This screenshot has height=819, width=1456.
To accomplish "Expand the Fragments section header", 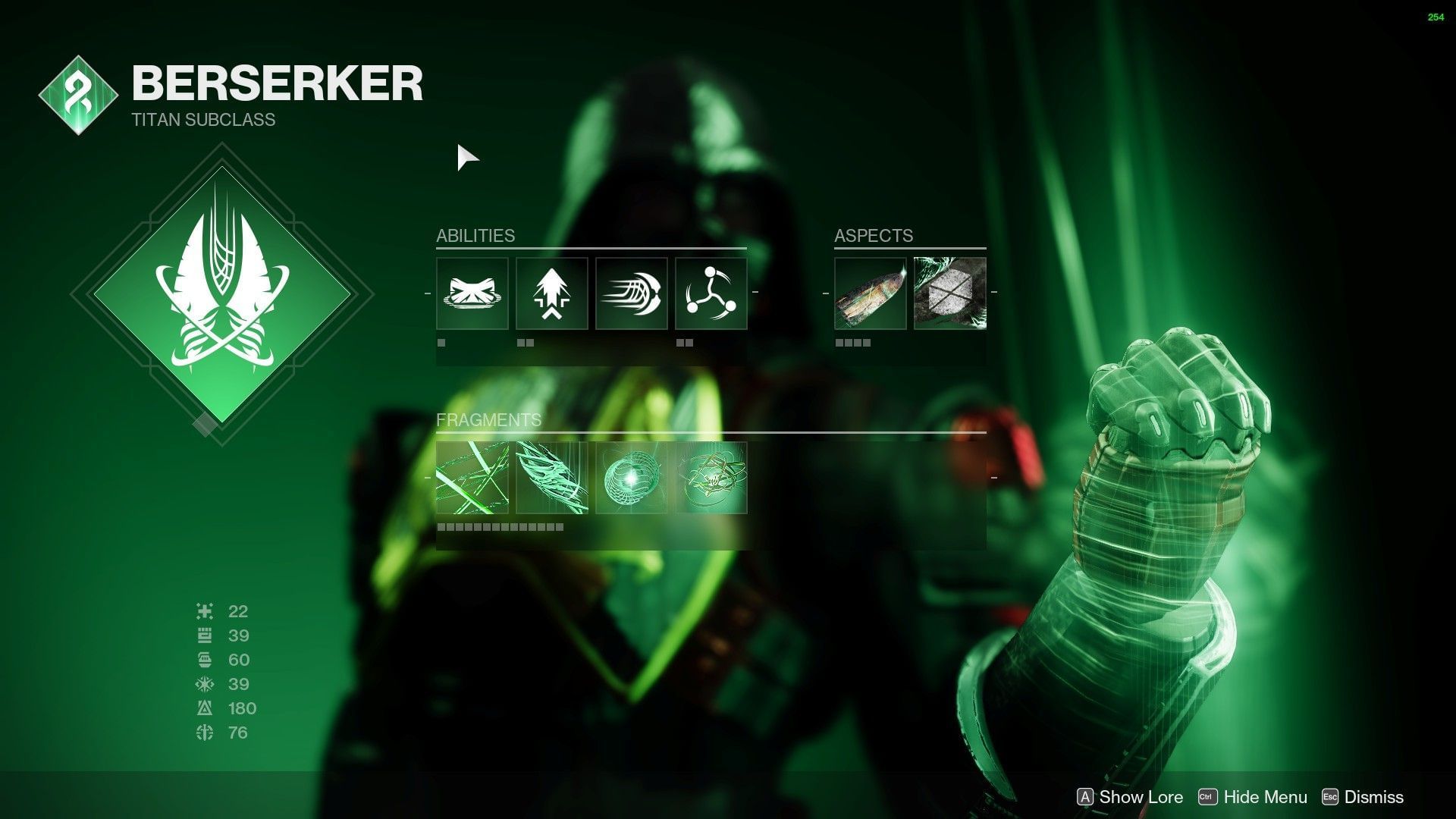I will [489, 419].
